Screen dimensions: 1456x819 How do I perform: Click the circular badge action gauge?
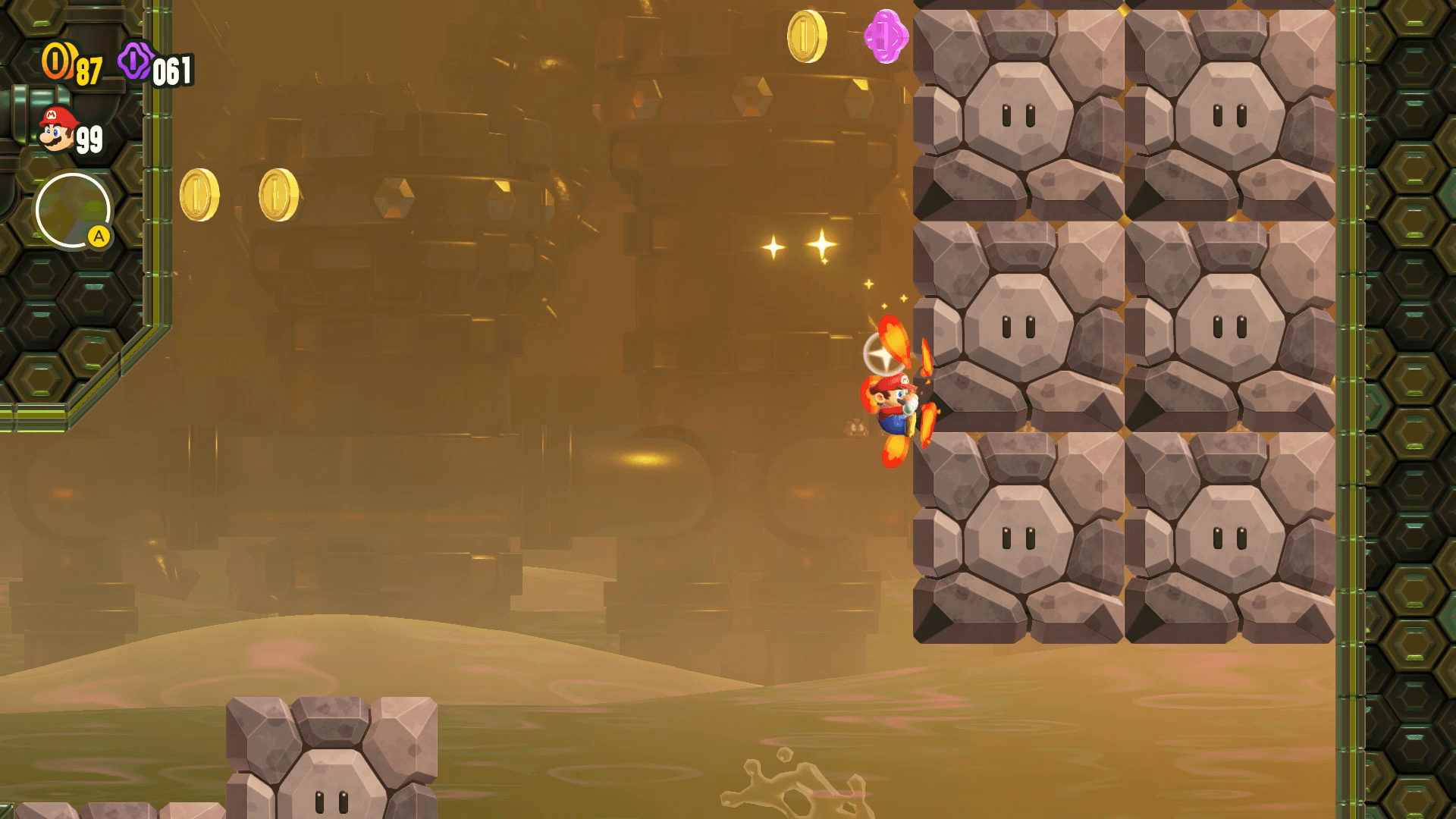click(73, 211)
